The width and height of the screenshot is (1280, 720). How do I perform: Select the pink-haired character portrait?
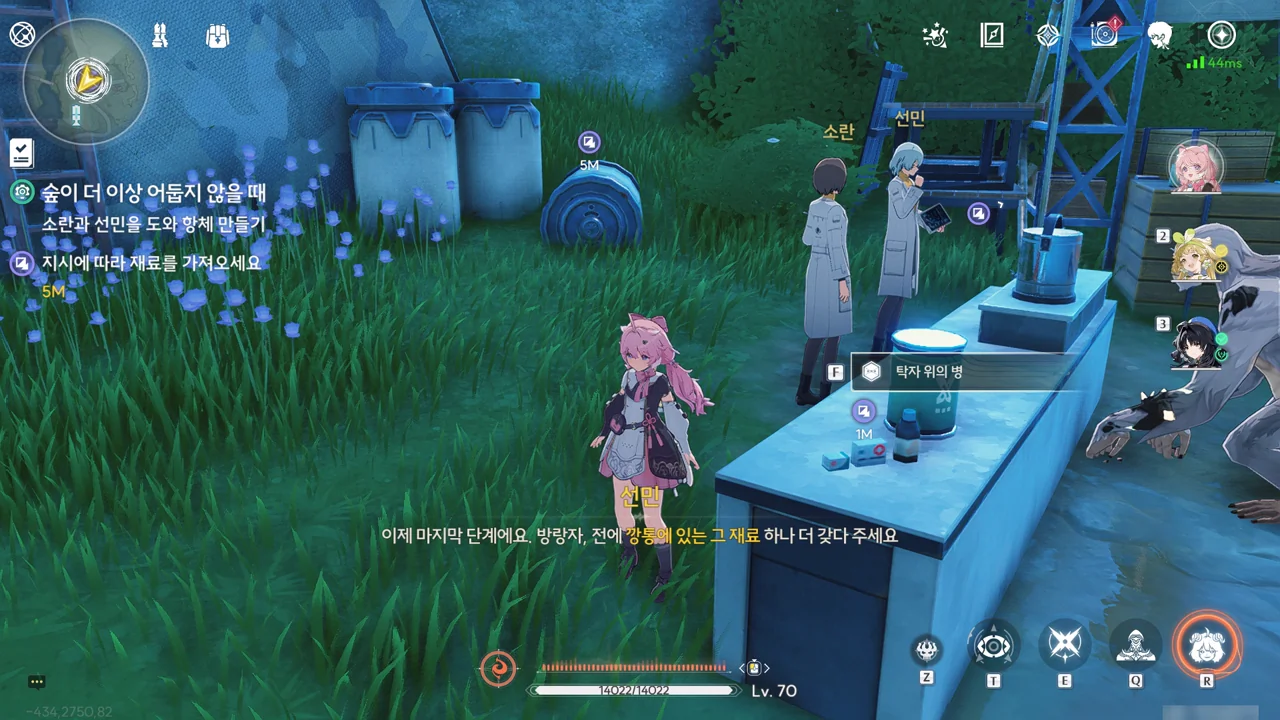[1196, 166]
